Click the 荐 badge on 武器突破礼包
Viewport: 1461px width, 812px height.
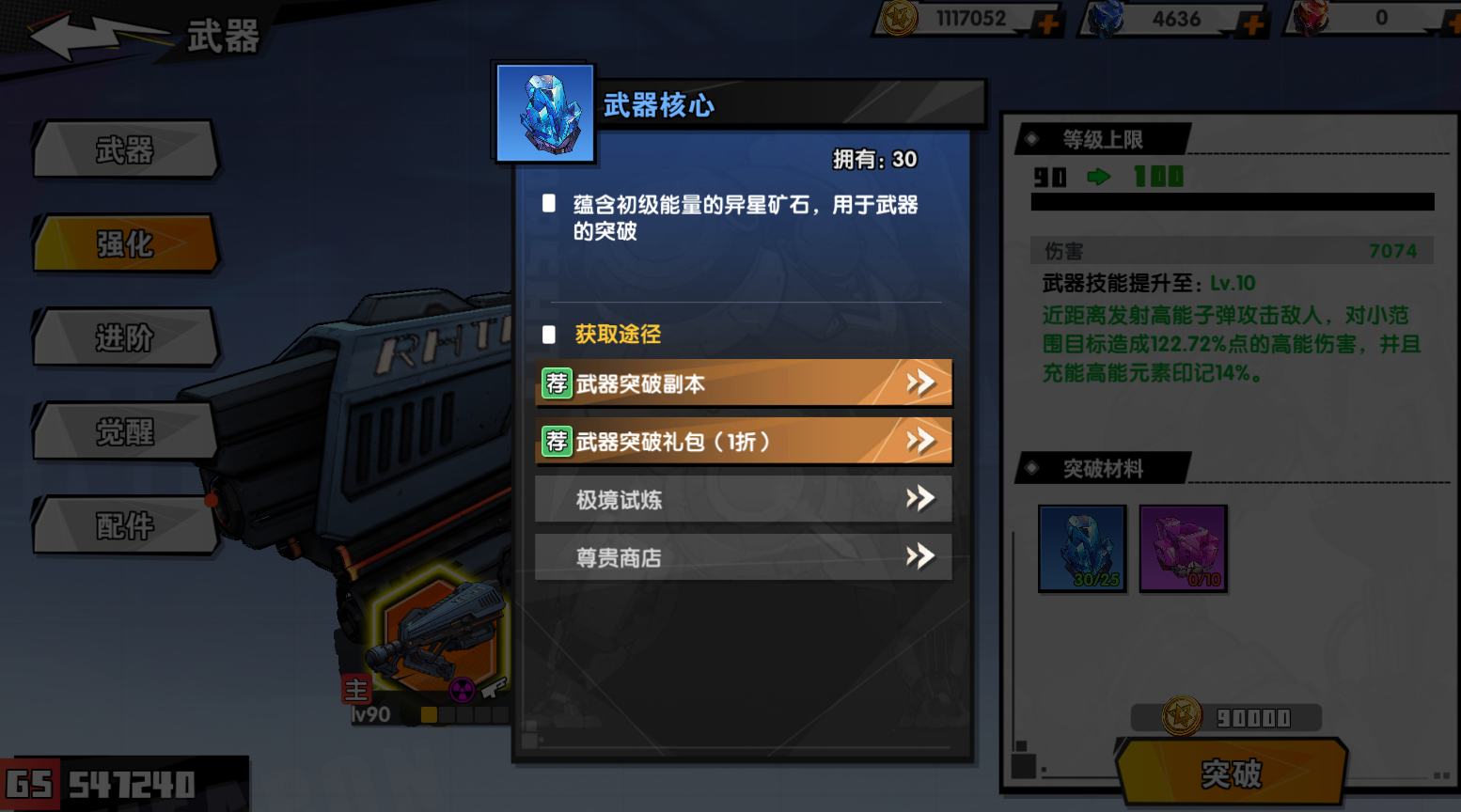tap(557, 441)
